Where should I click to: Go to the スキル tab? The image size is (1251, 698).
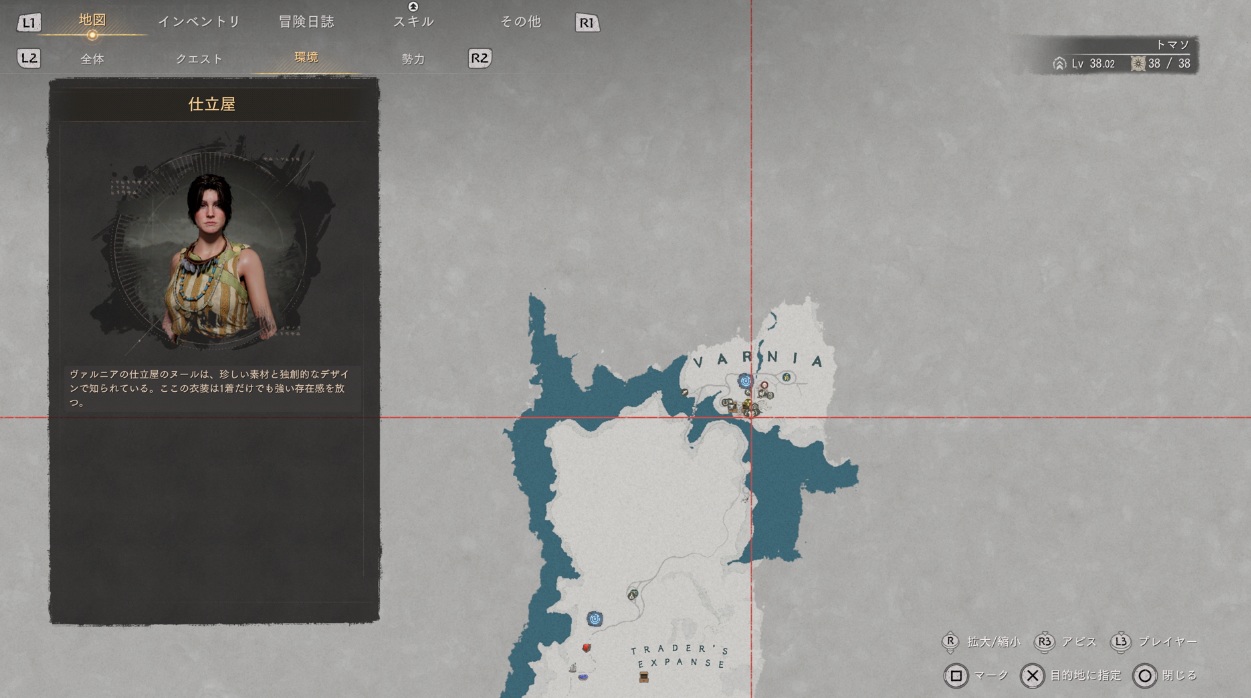[413, 21]
